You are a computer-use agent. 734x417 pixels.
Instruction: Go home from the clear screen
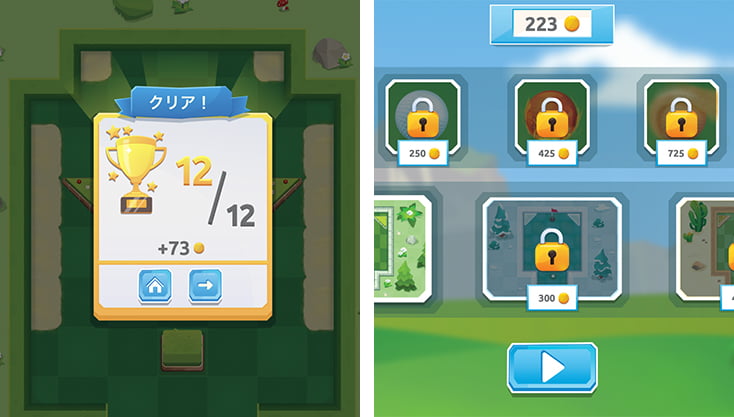154,287
